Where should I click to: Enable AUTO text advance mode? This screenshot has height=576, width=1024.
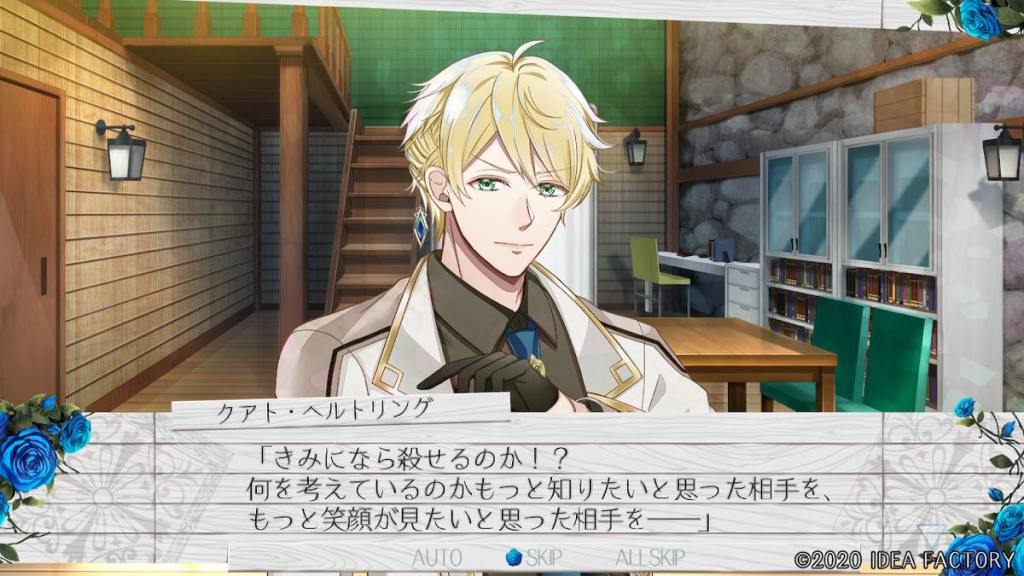436,556
